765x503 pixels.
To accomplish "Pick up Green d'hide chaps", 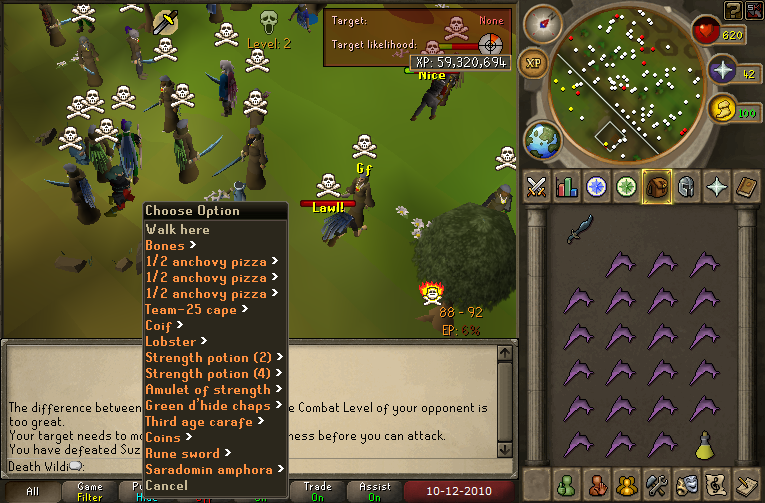I will coord(207,405).
